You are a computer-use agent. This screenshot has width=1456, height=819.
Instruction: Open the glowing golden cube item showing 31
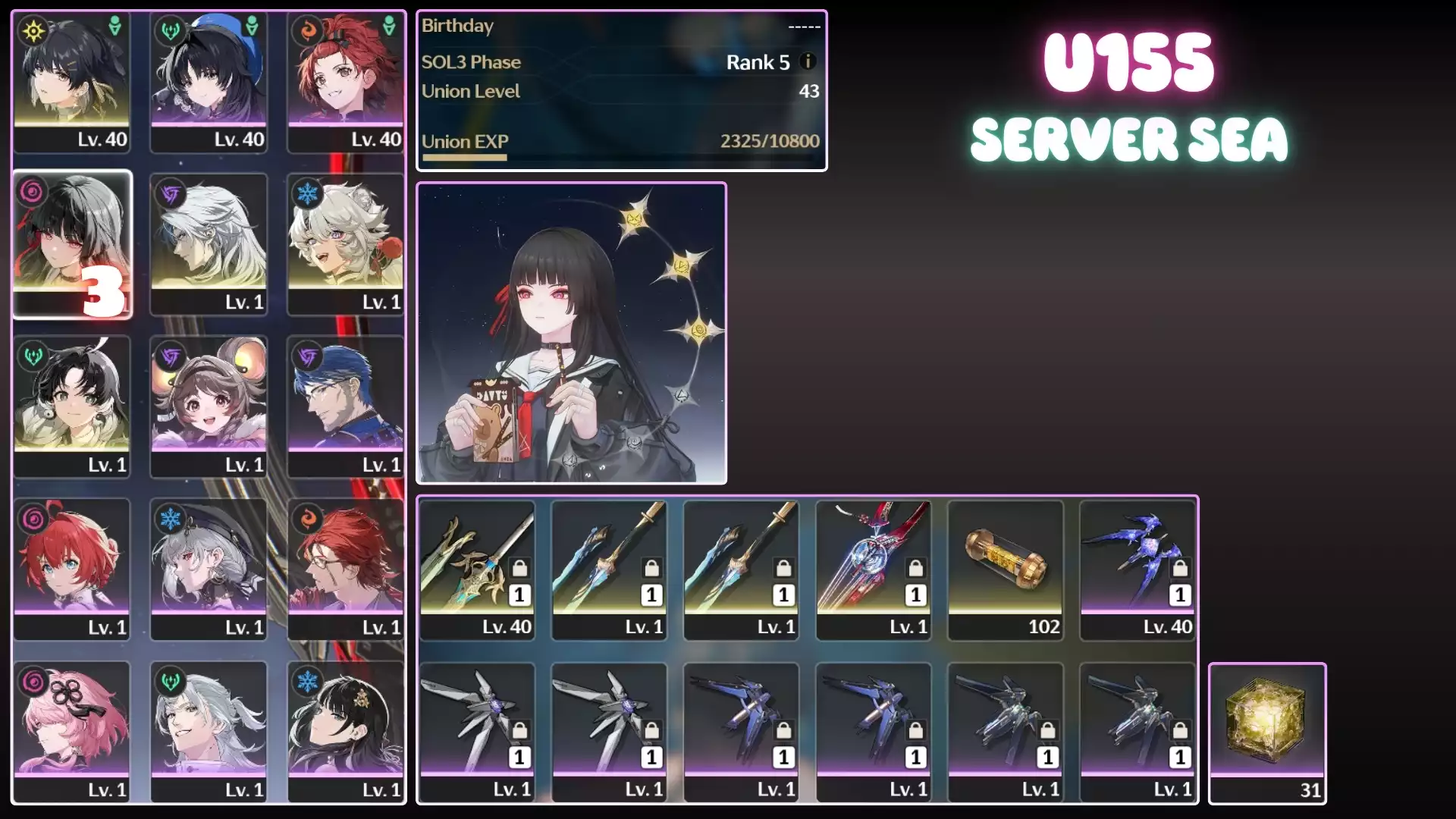point(1267,733)
